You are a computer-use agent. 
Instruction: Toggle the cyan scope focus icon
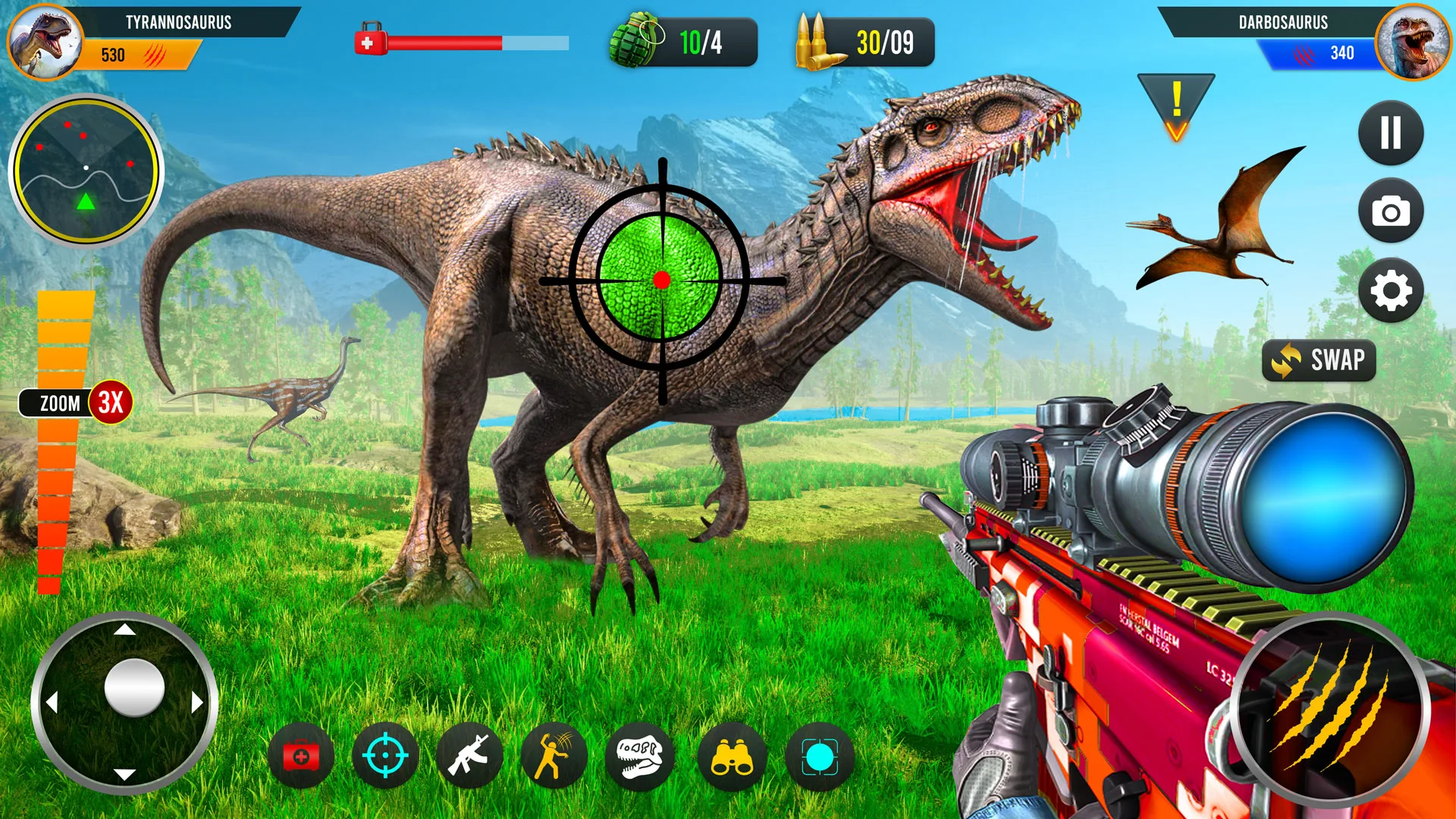(819, 756)
